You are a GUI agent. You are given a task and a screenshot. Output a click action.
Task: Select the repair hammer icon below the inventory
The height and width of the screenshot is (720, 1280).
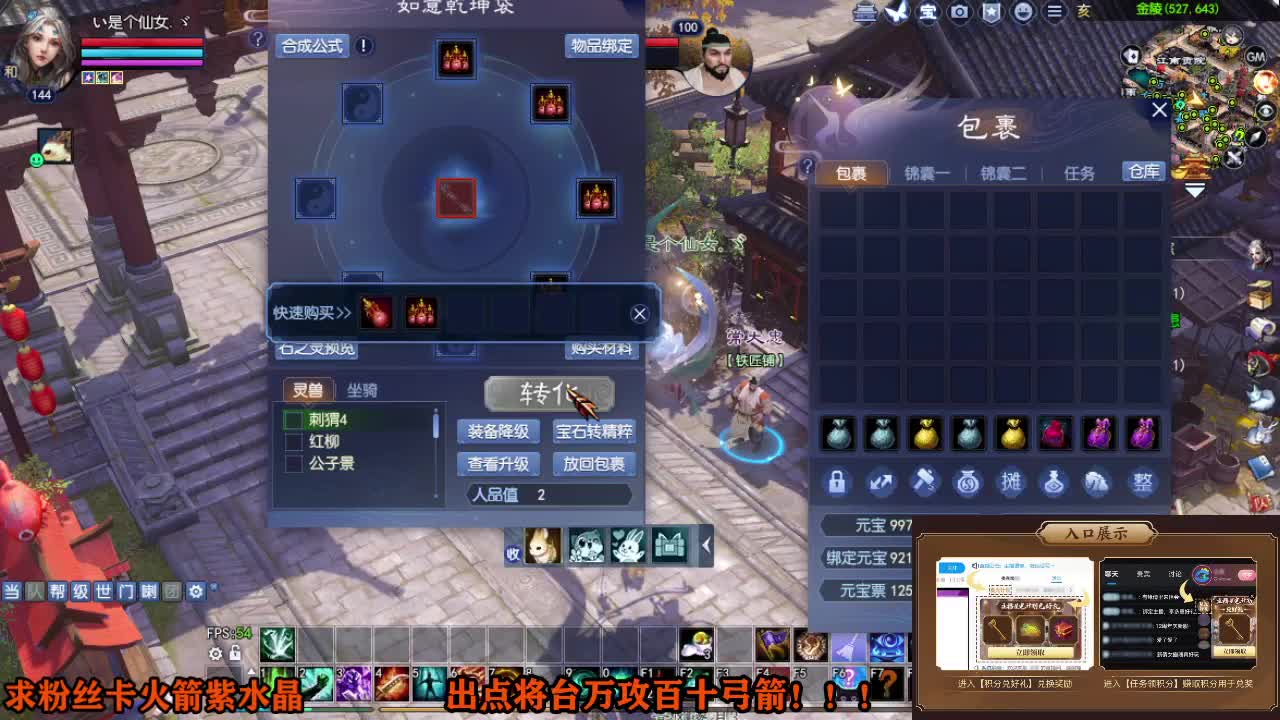pyautogui.click(x=925, y=482)
